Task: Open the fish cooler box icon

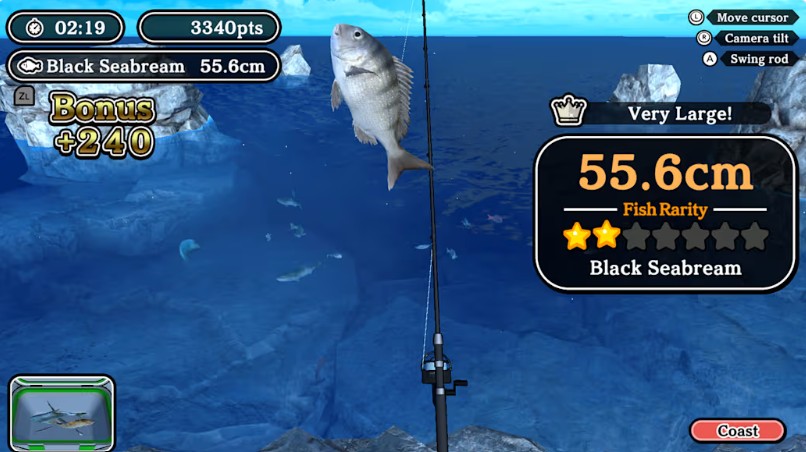Action: (x=62, y=412)
